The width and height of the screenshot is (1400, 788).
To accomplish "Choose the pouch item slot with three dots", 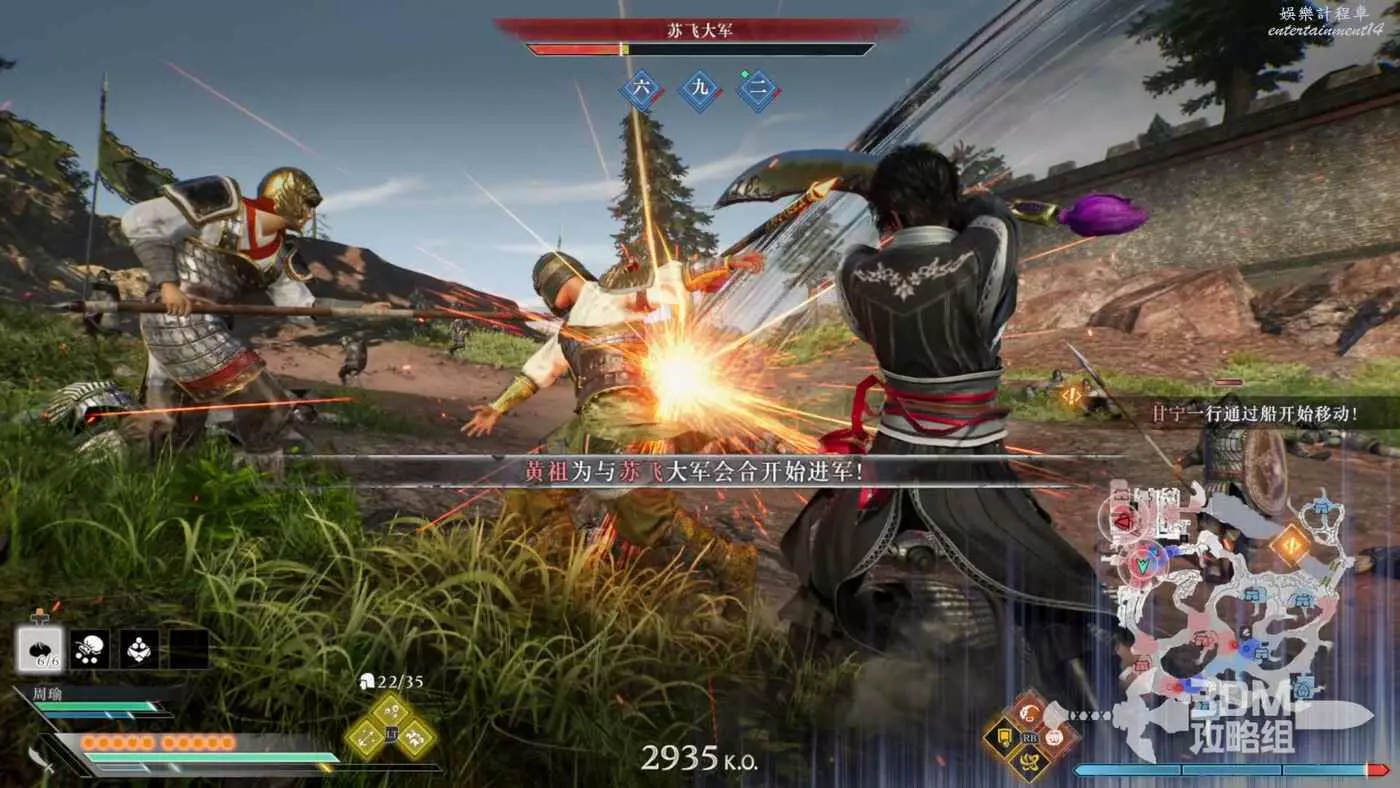I will (x=91, y=649).
